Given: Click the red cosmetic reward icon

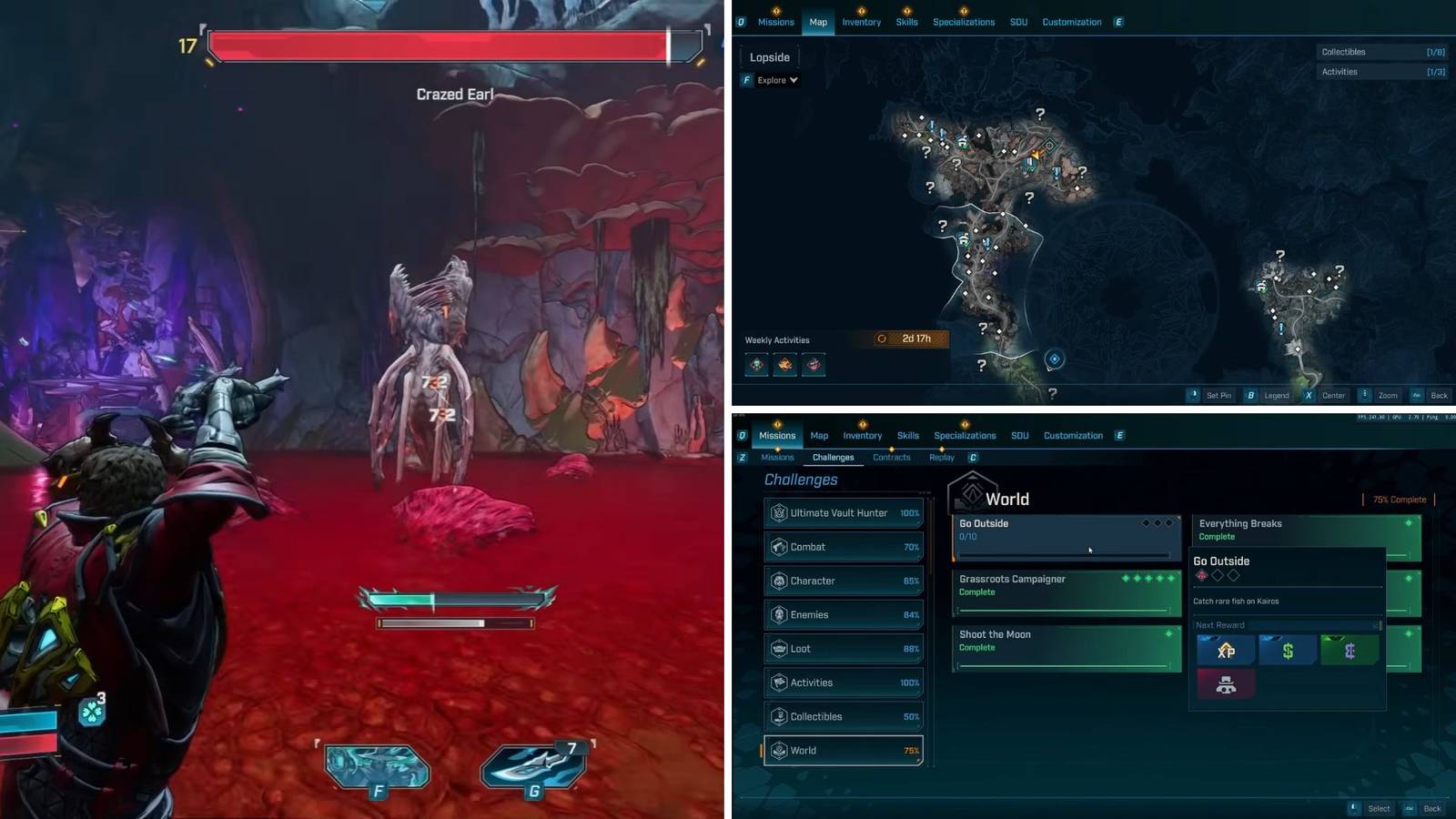Looking at the screenshot, I should (x=1227, y=684).
